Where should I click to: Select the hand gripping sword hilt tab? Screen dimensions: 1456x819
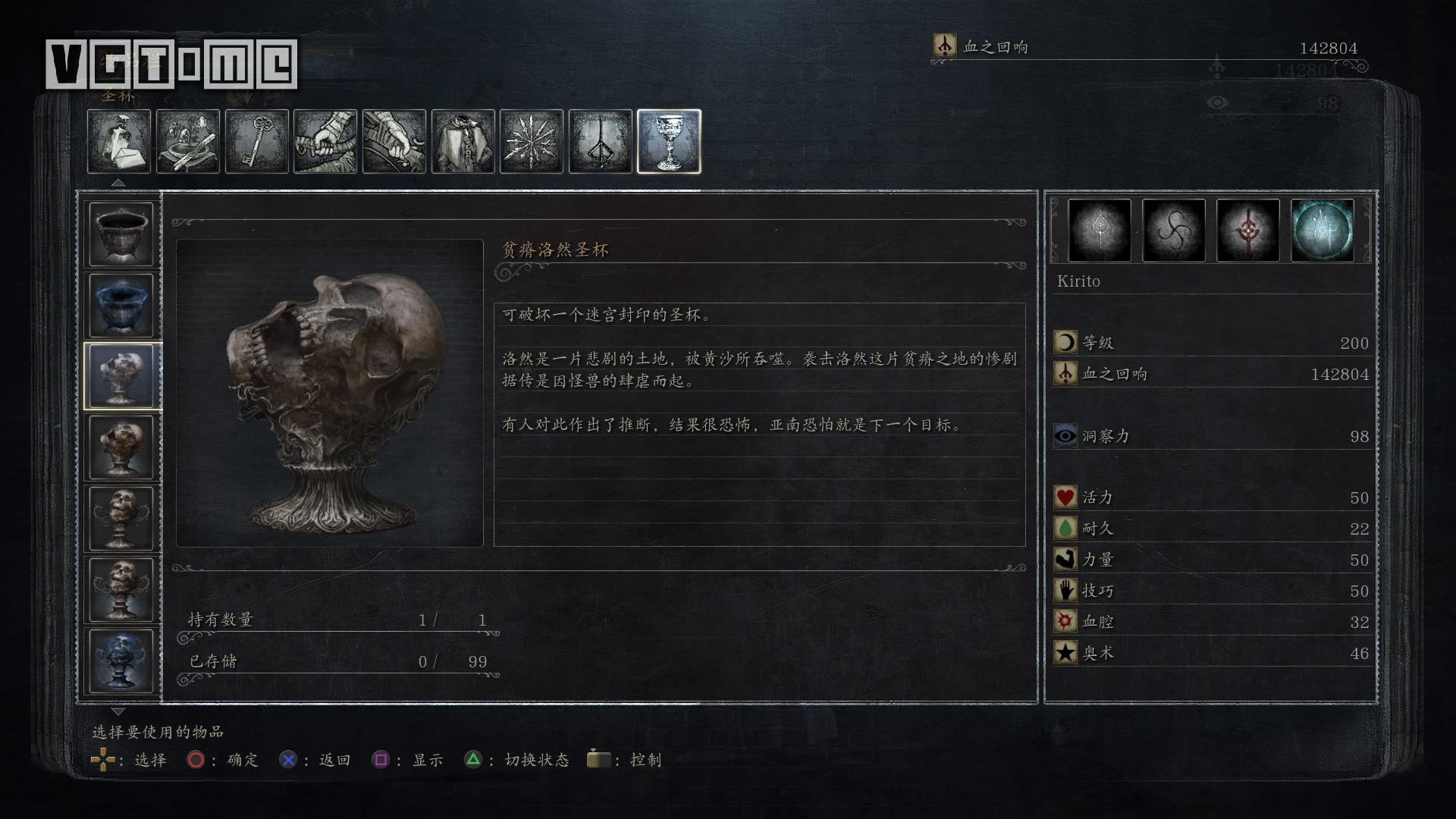[325, 142]
